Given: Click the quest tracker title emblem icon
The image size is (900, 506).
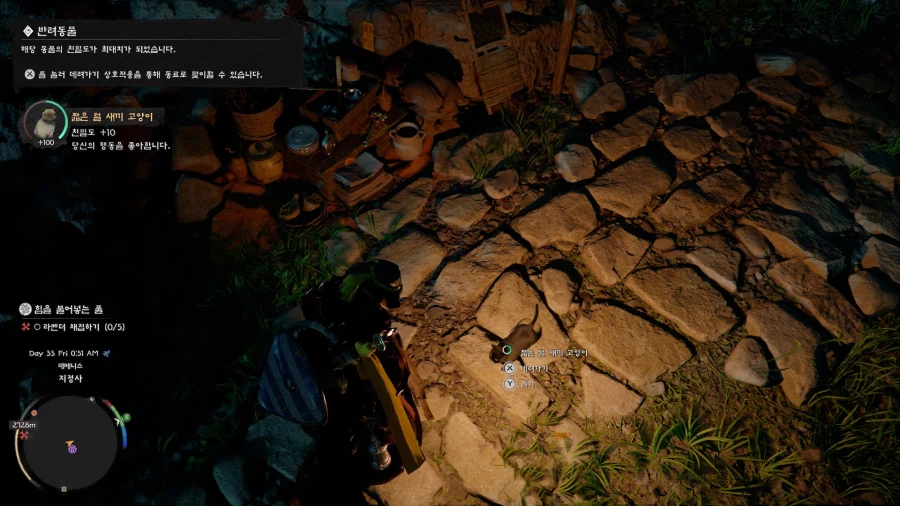Looking at the screenshot, I should [25, 310].
